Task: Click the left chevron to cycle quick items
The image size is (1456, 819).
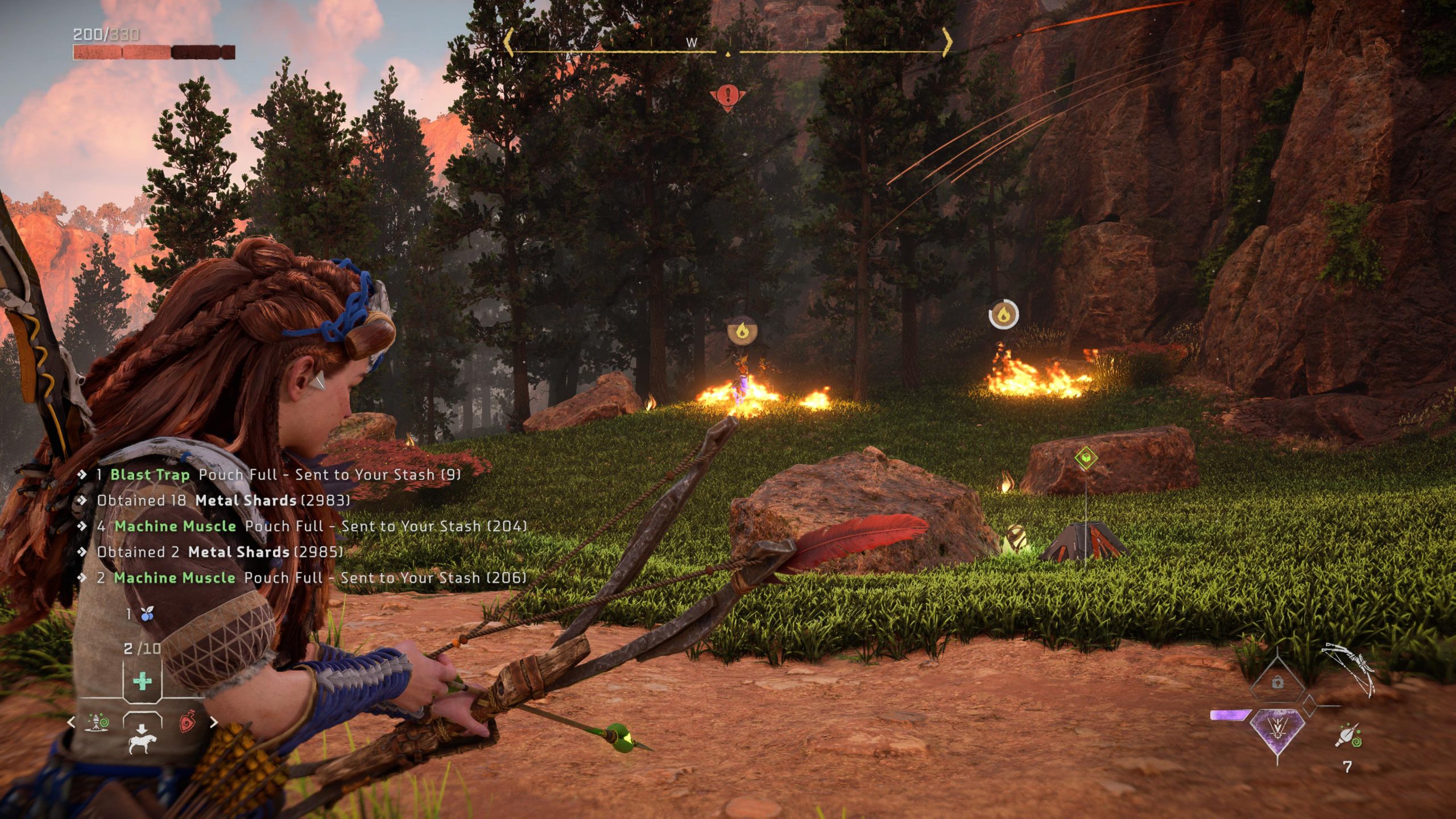Action: [x=72, y=722]
